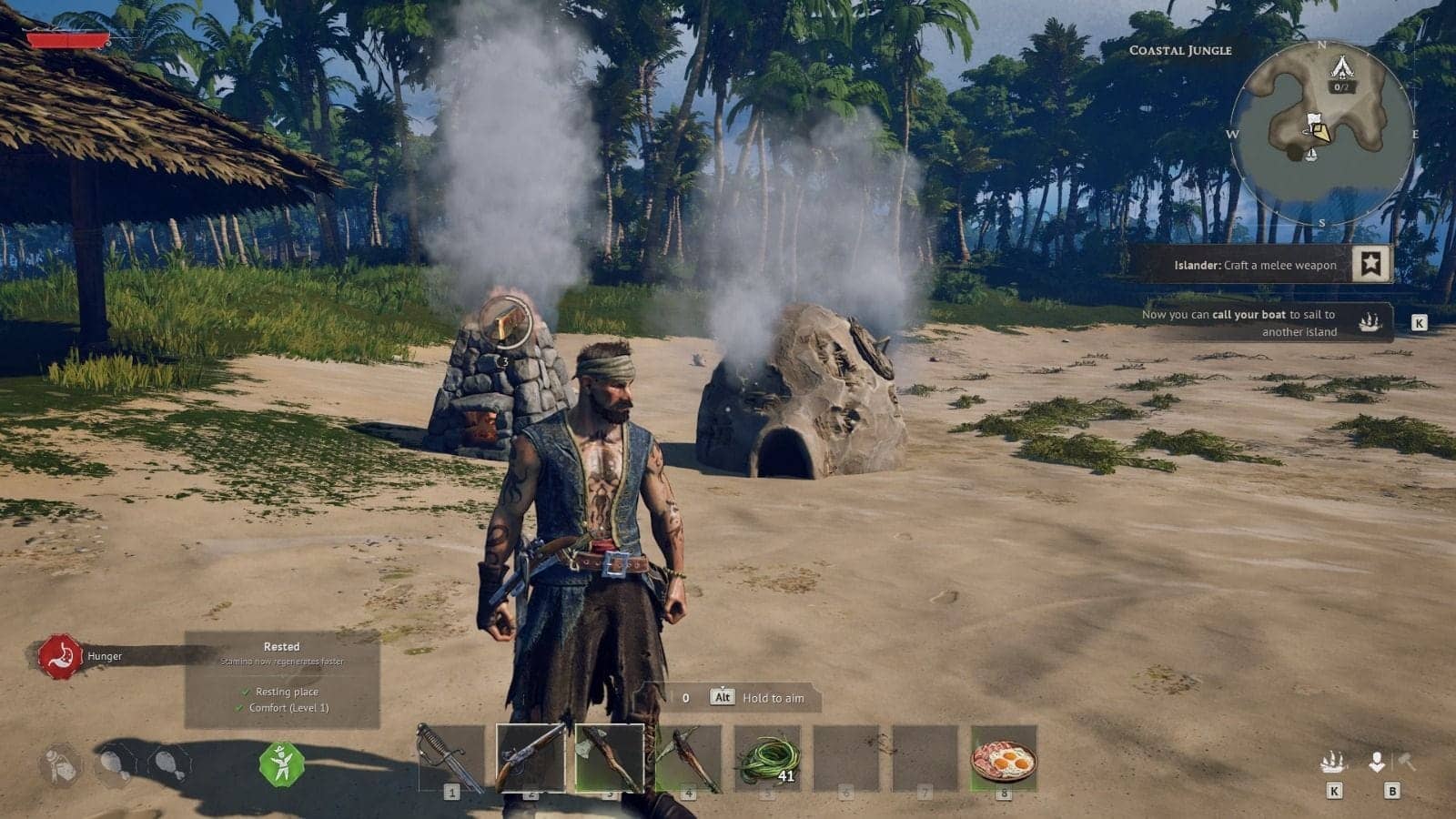Inspect the red Hunger status icon

point(61,656)
